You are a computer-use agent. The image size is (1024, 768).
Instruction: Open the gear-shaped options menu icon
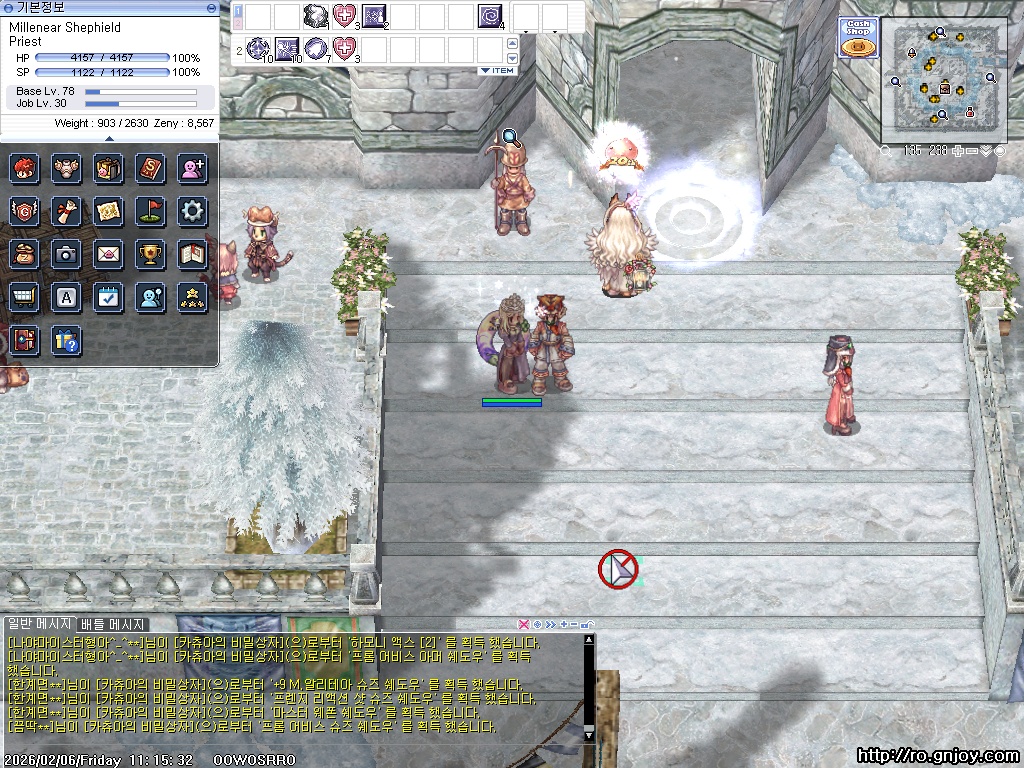pyautogui.click(x=192, y=211)
